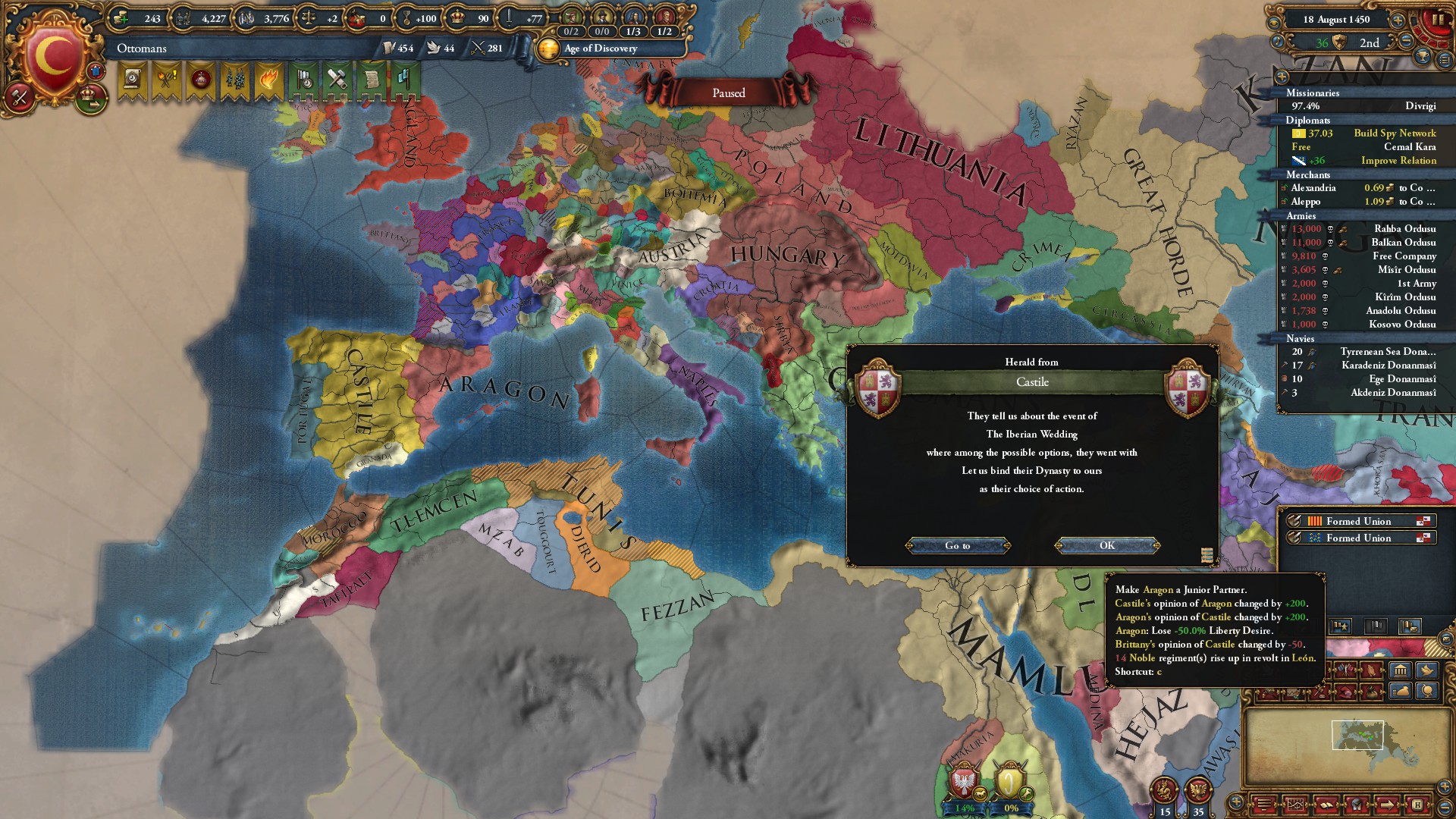Open the Age of Discovery panel
Viewport: 1456px width, 819px height.
(599, 49)
